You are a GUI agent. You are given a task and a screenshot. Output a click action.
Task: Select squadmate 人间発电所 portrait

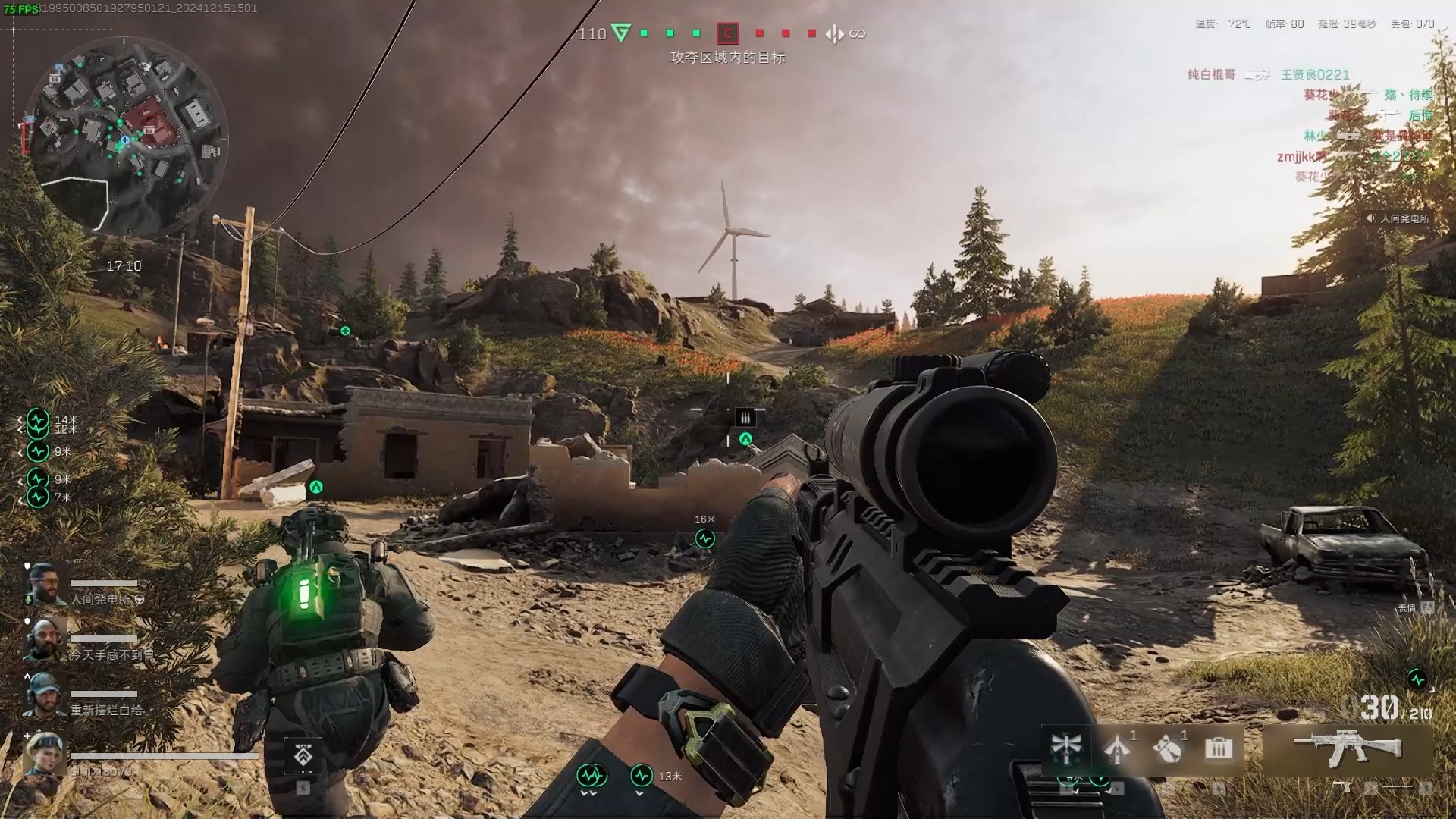(x=45, y=585)
